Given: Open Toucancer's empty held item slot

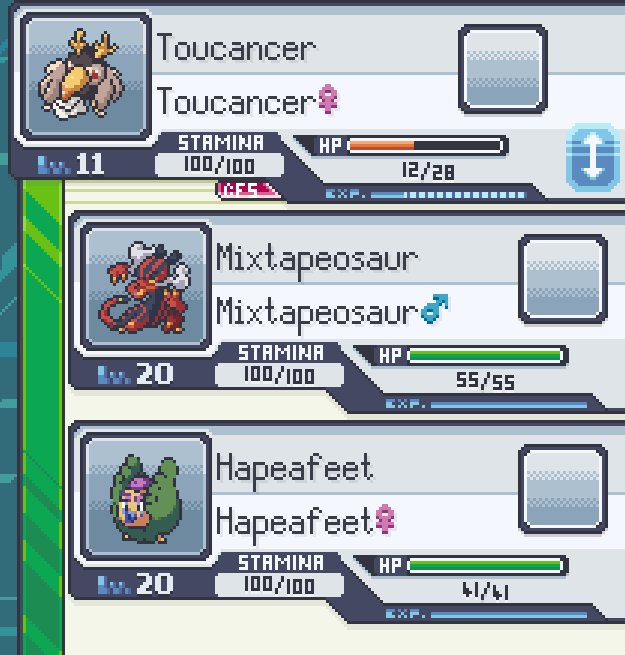Looking at the screenshot, I should click(x=502, y=69).
